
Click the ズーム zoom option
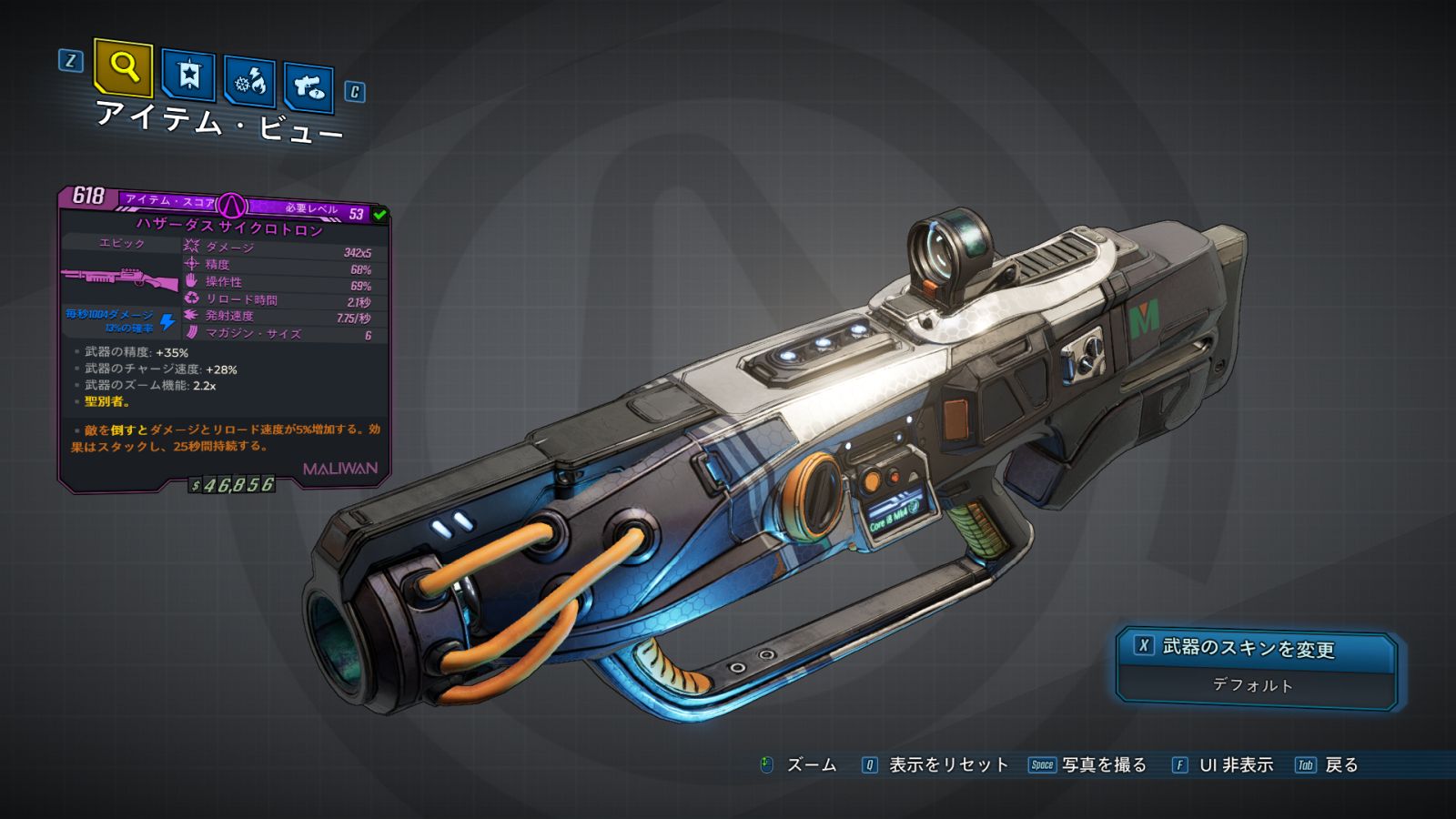799,765
